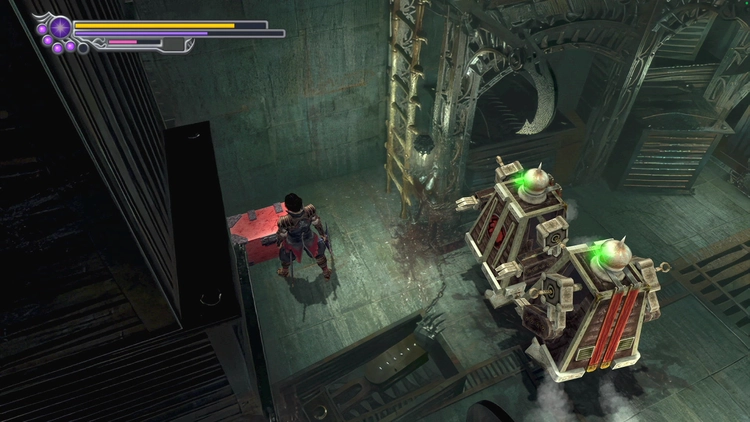The width and height of the screenshot is (750, 422).
Task: Click the large purple star orb icon
Action: point(61,27)
